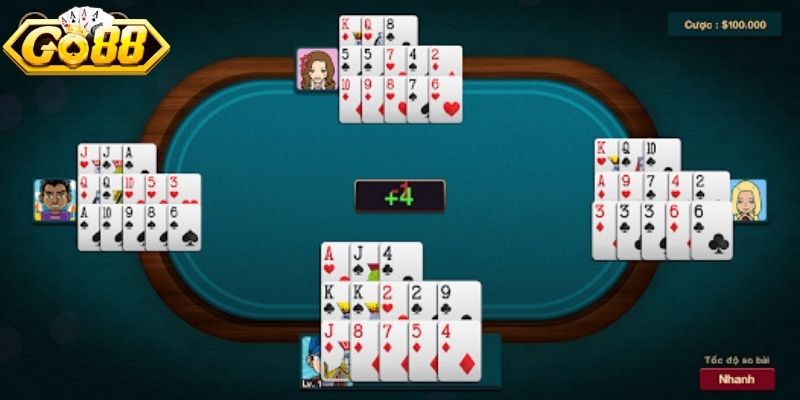Image resolution: width=800 pixels, height=400 pixels.
Task: Open the brown-haired woman's avatar at top
Action: 316,69
